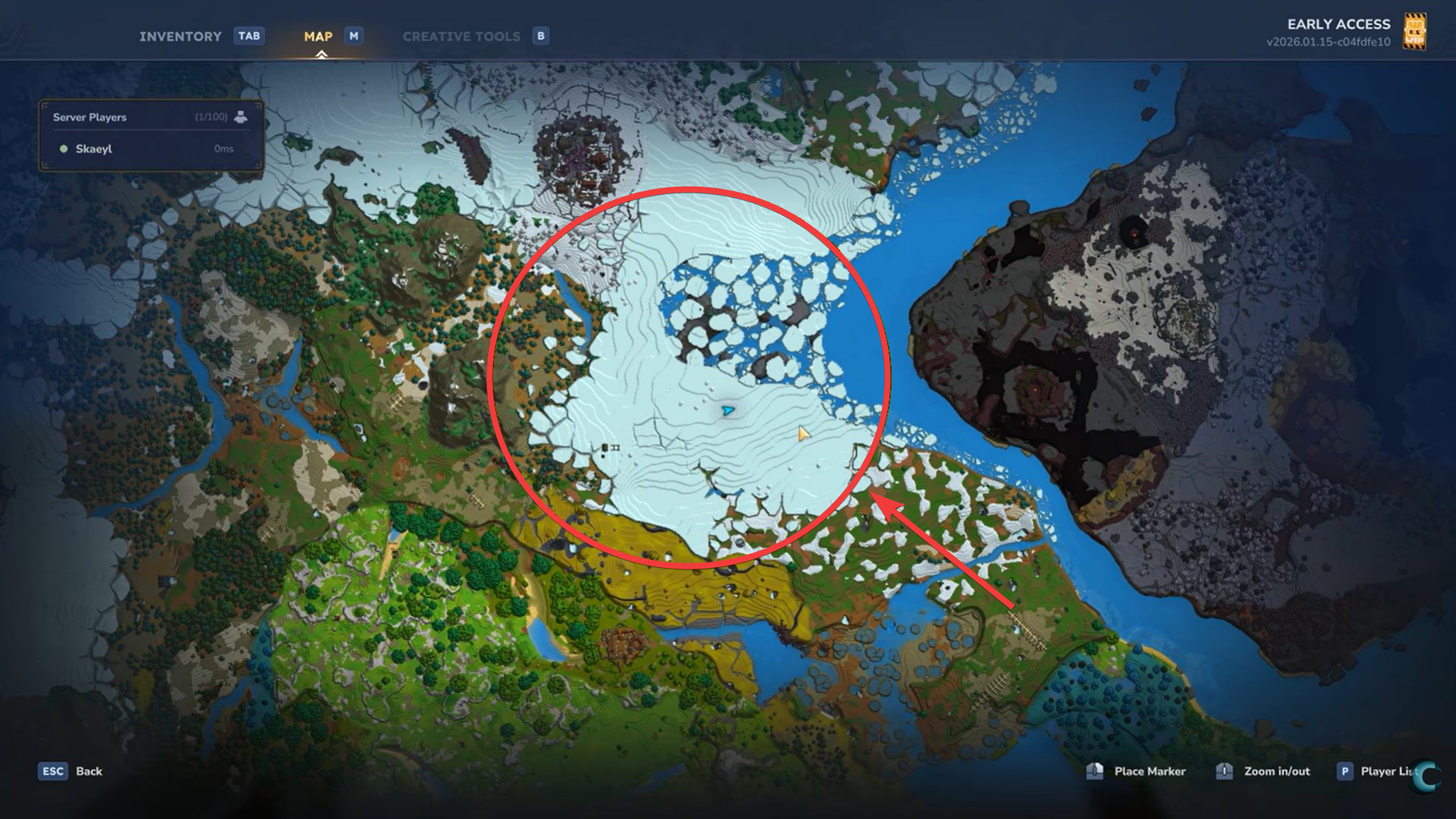Switch to the INVENTORY tab
Viewport: 1456px width, 819px height.
pyautogui.click(x=180, y=36)
